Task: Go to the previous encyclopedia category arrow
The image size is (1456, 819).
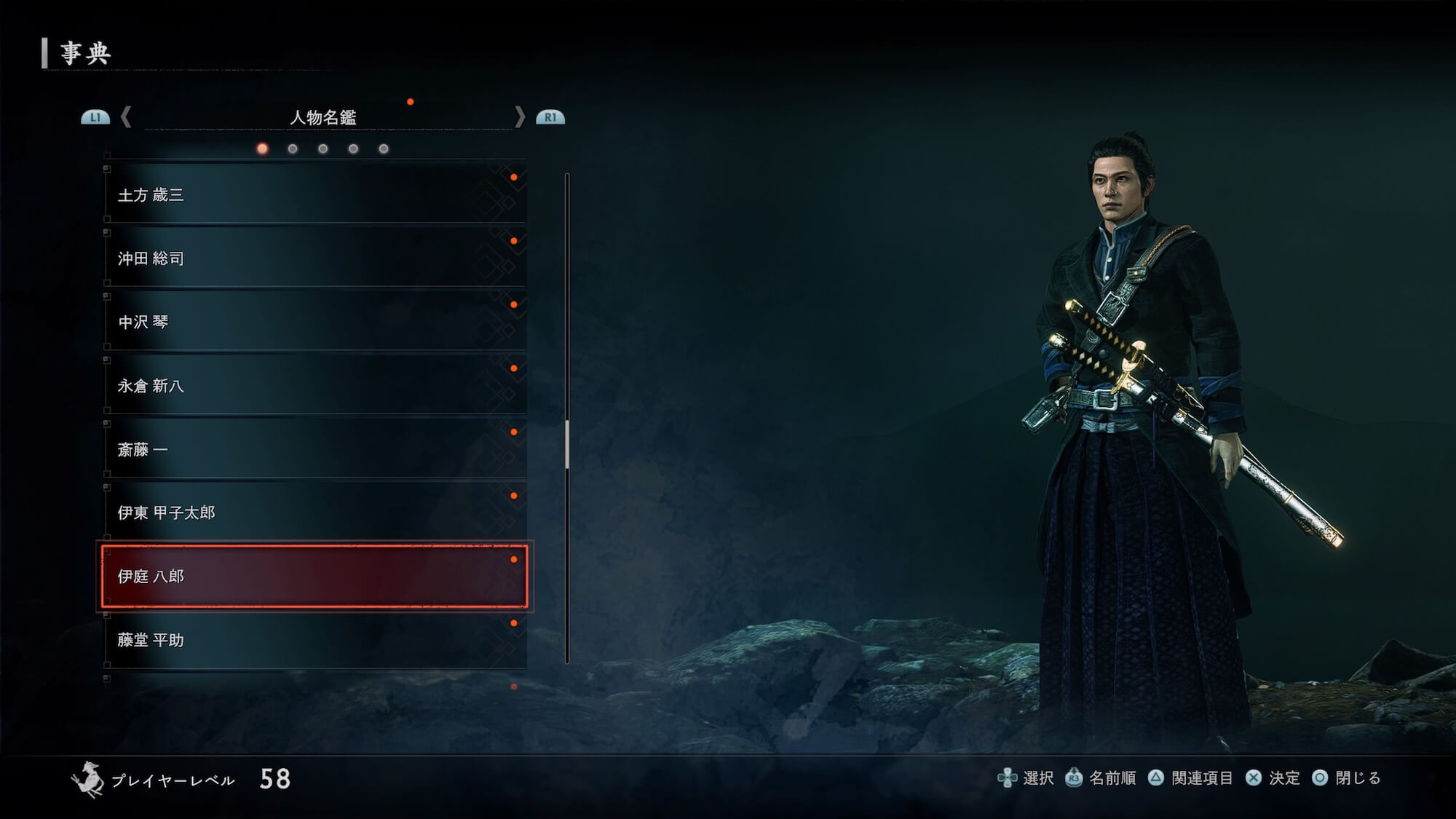Action: click(126, 117)
